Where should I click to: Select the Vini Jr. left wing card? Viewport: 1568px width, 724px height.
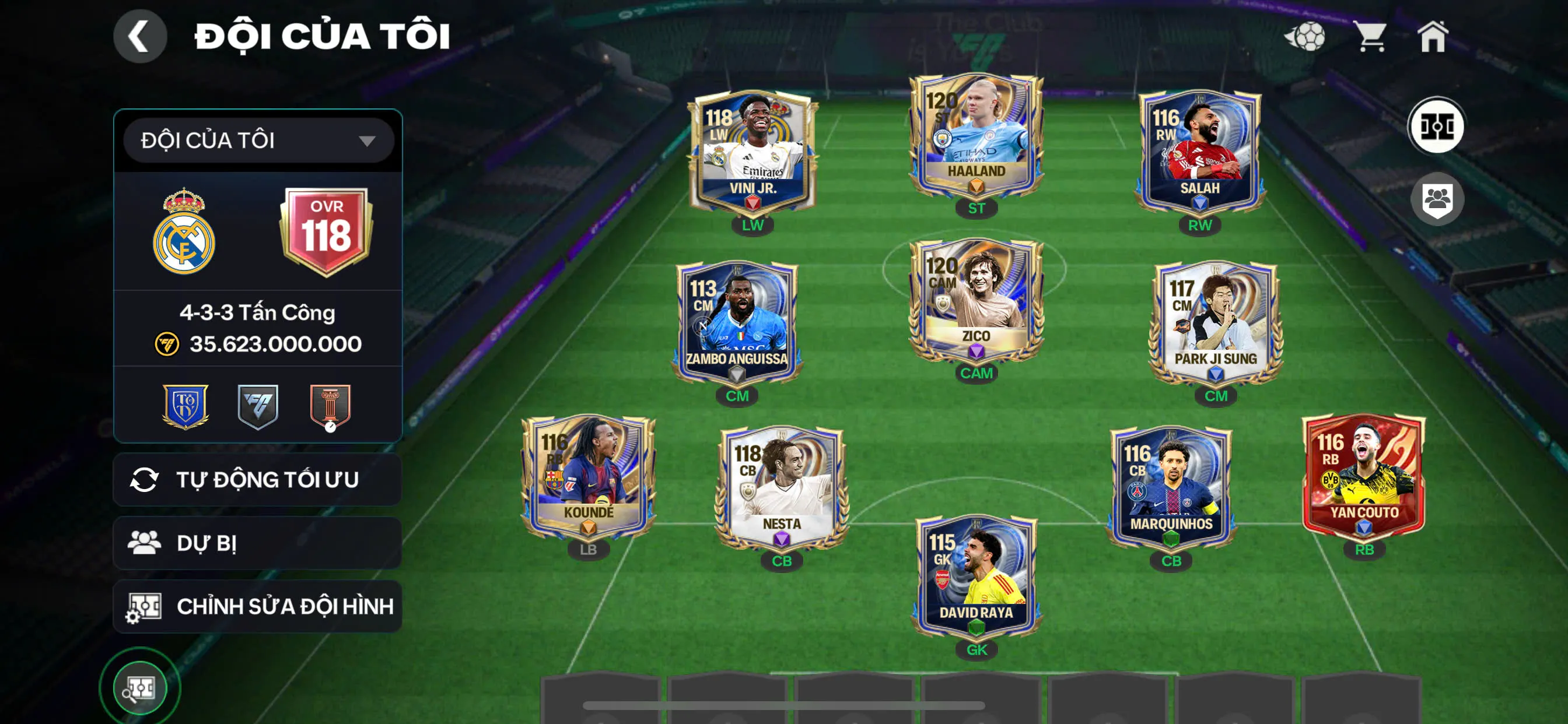coord(752,152)
